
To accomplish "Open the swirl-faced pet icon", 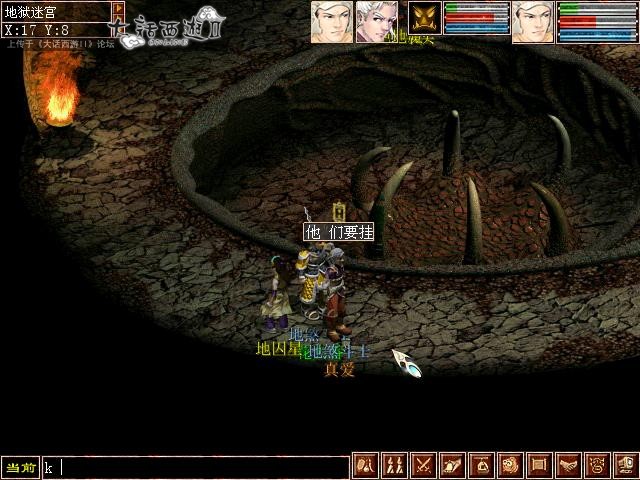I will pyautogui.click(x=510, y=466).
